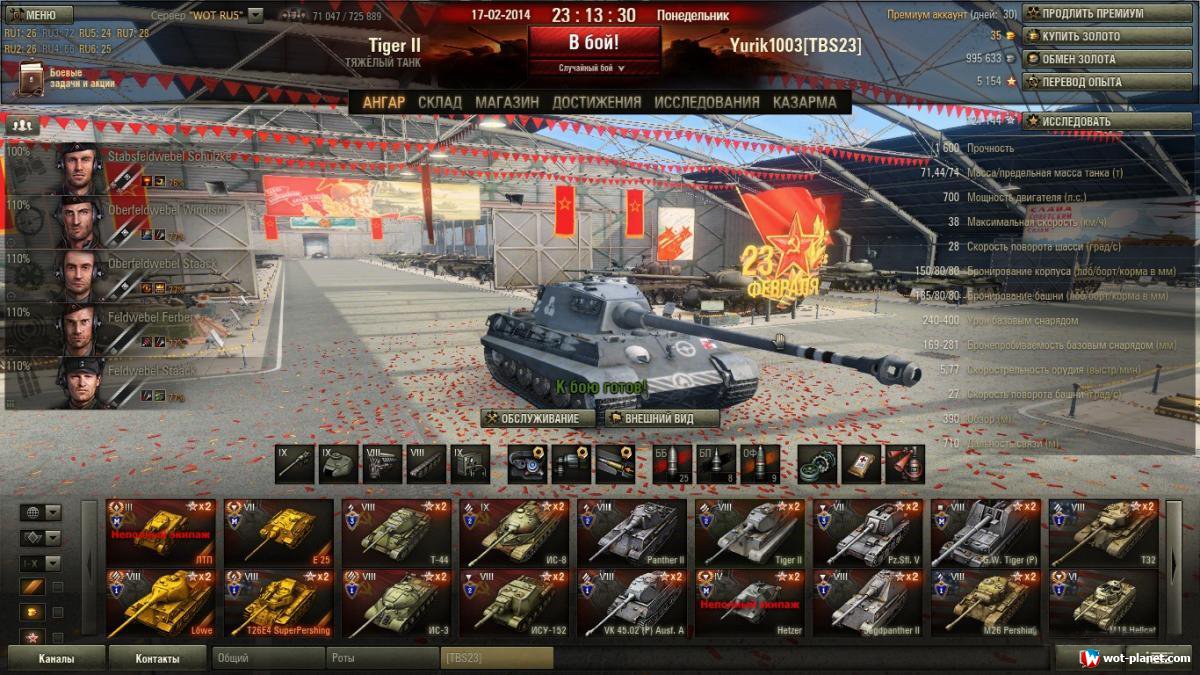This screenshot has width=1200, height=675.
Task: Open the Магазин tab
Action: [x=507, y=102]
